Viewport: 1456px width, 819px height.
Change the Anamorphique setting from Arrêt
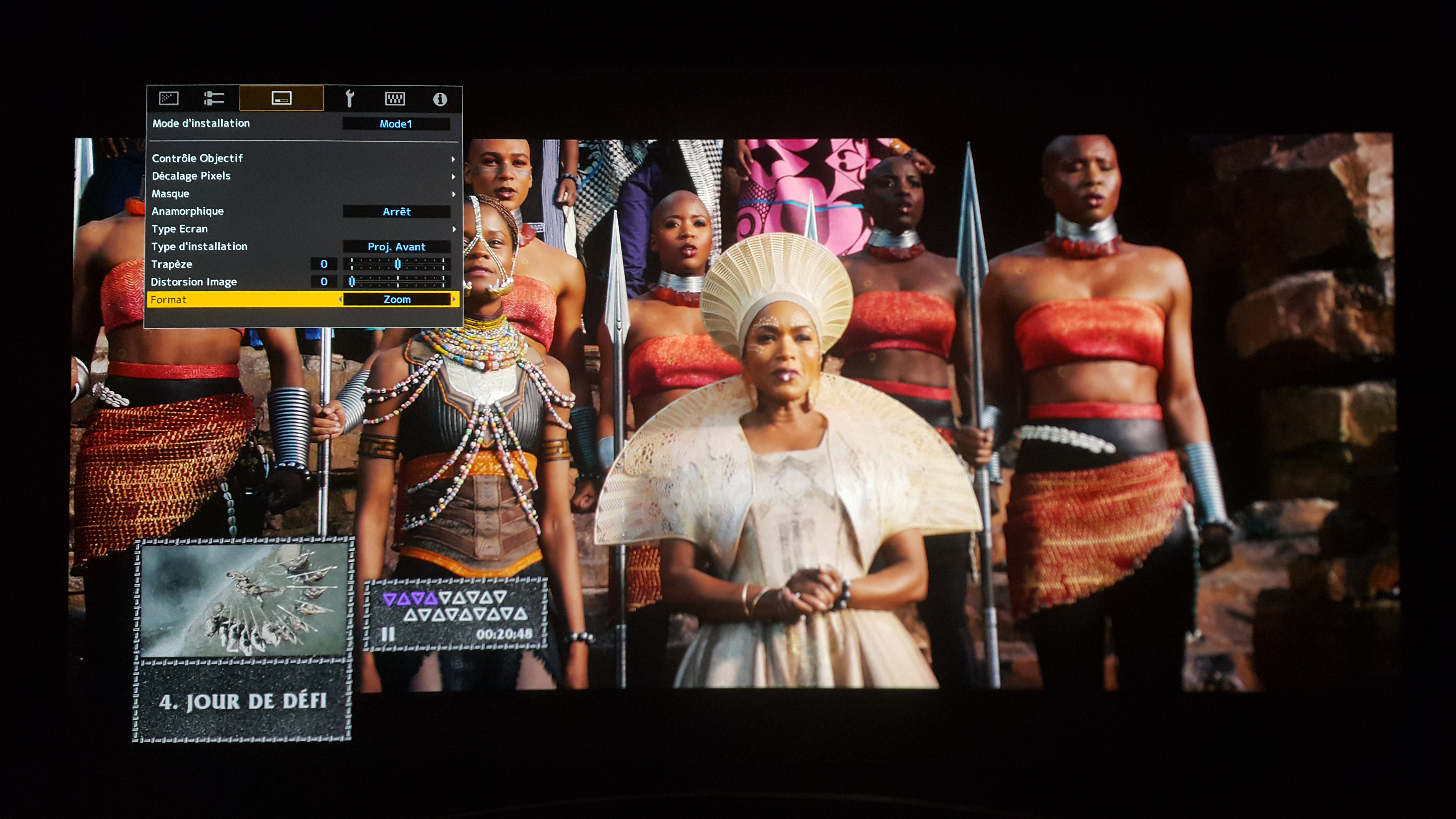pos(396,211)
